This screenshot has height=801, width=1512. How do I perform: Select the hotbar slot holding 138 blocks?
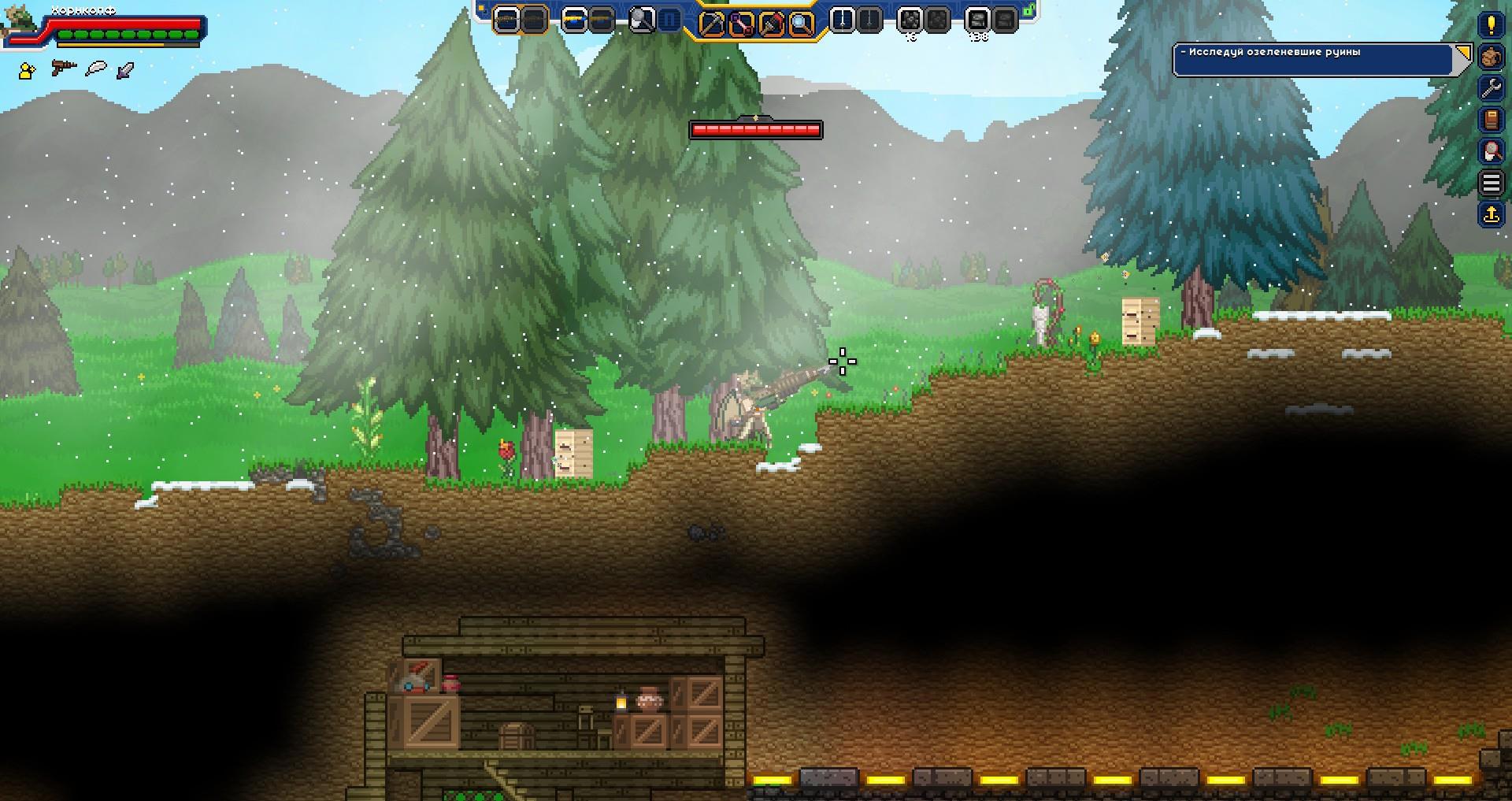point(977,20)
